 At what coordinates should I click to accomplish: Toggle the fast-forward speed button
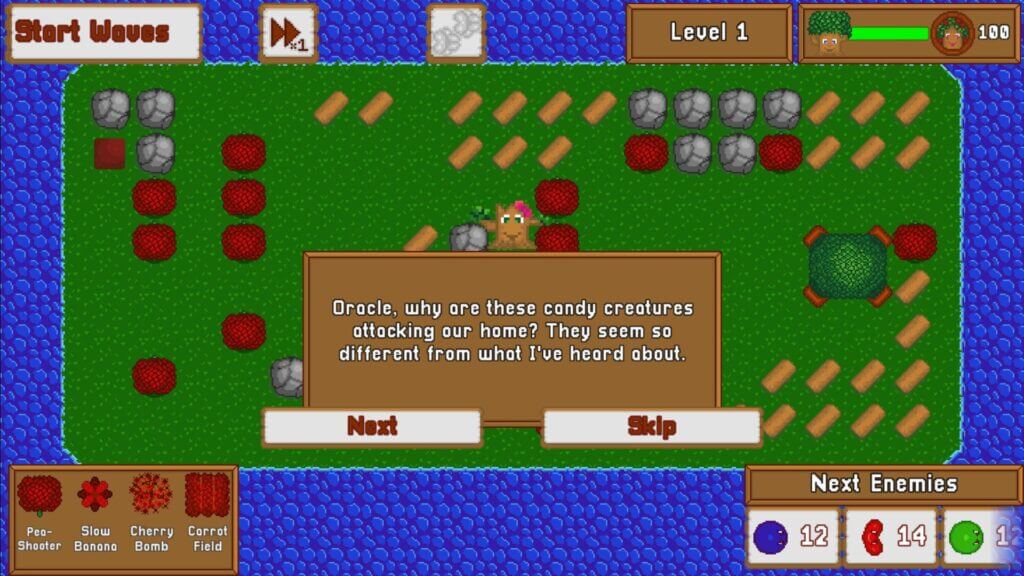point(288,33)
